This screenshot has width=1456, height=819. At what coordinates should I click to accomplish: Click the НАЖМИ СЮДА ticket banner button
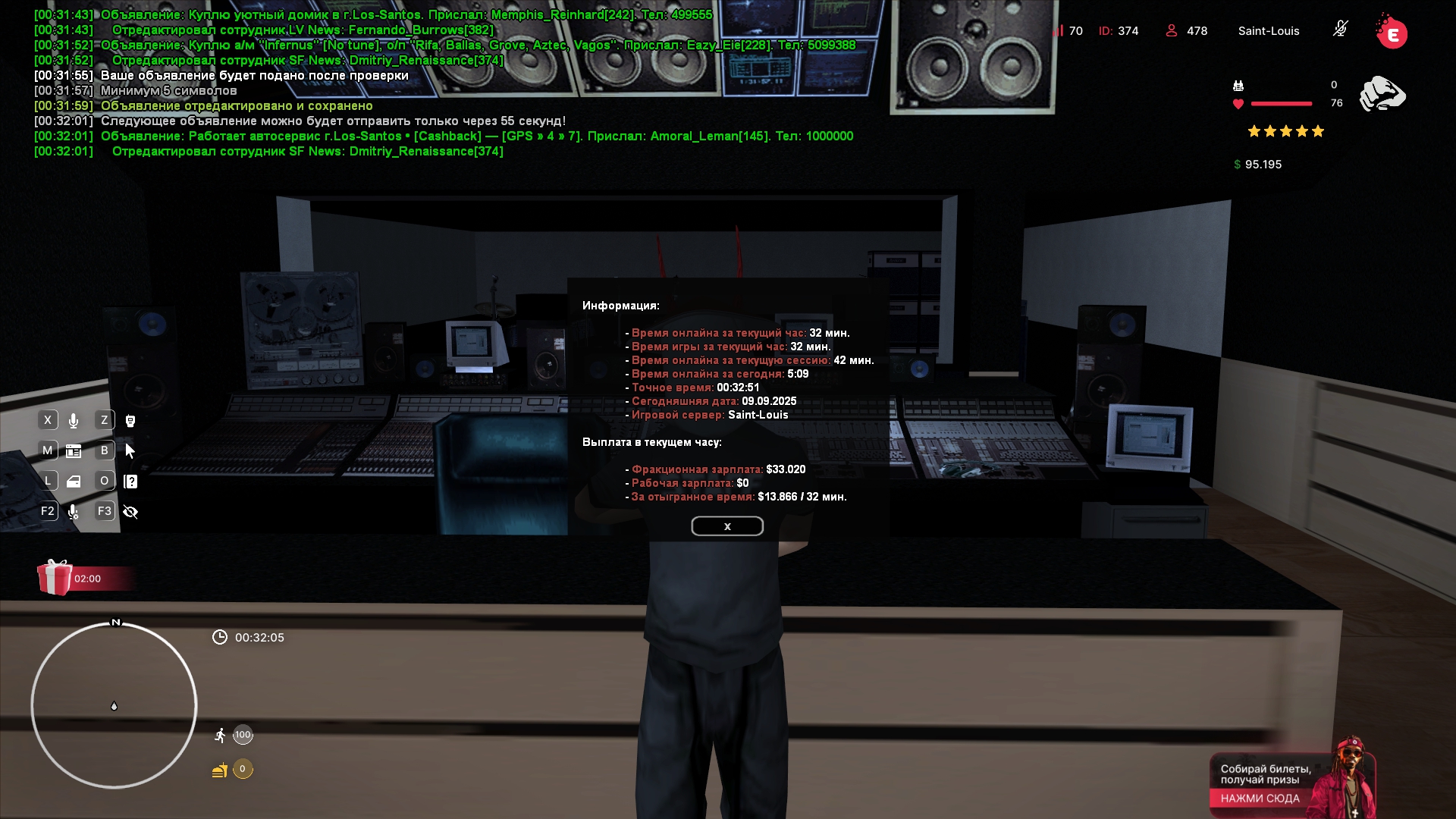[x=1260, y=799]
